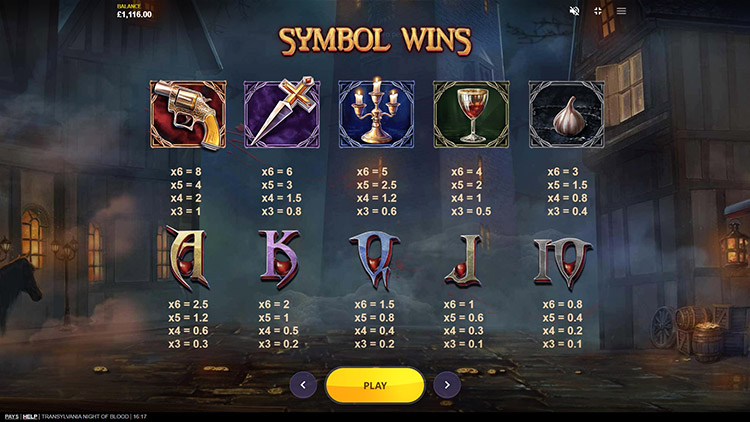Toggle fullscreen mode

coord(598,11)
